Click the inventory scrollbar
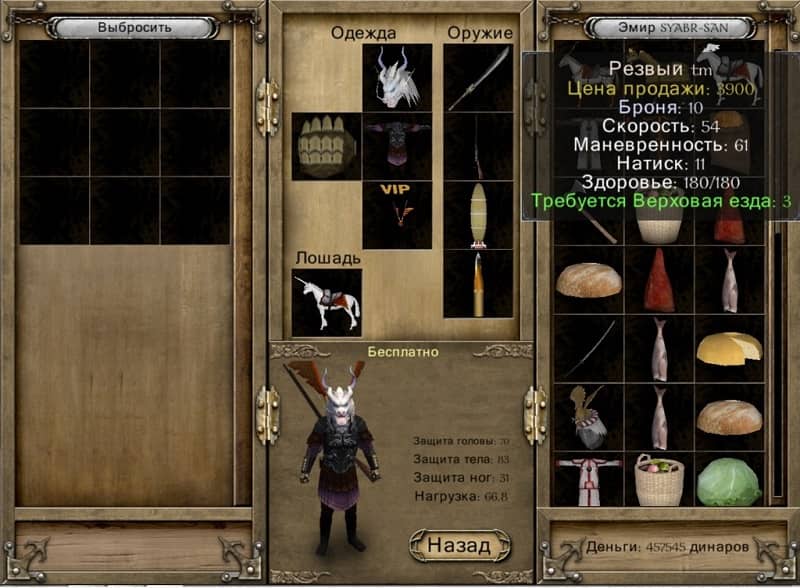 click(776, 360)
